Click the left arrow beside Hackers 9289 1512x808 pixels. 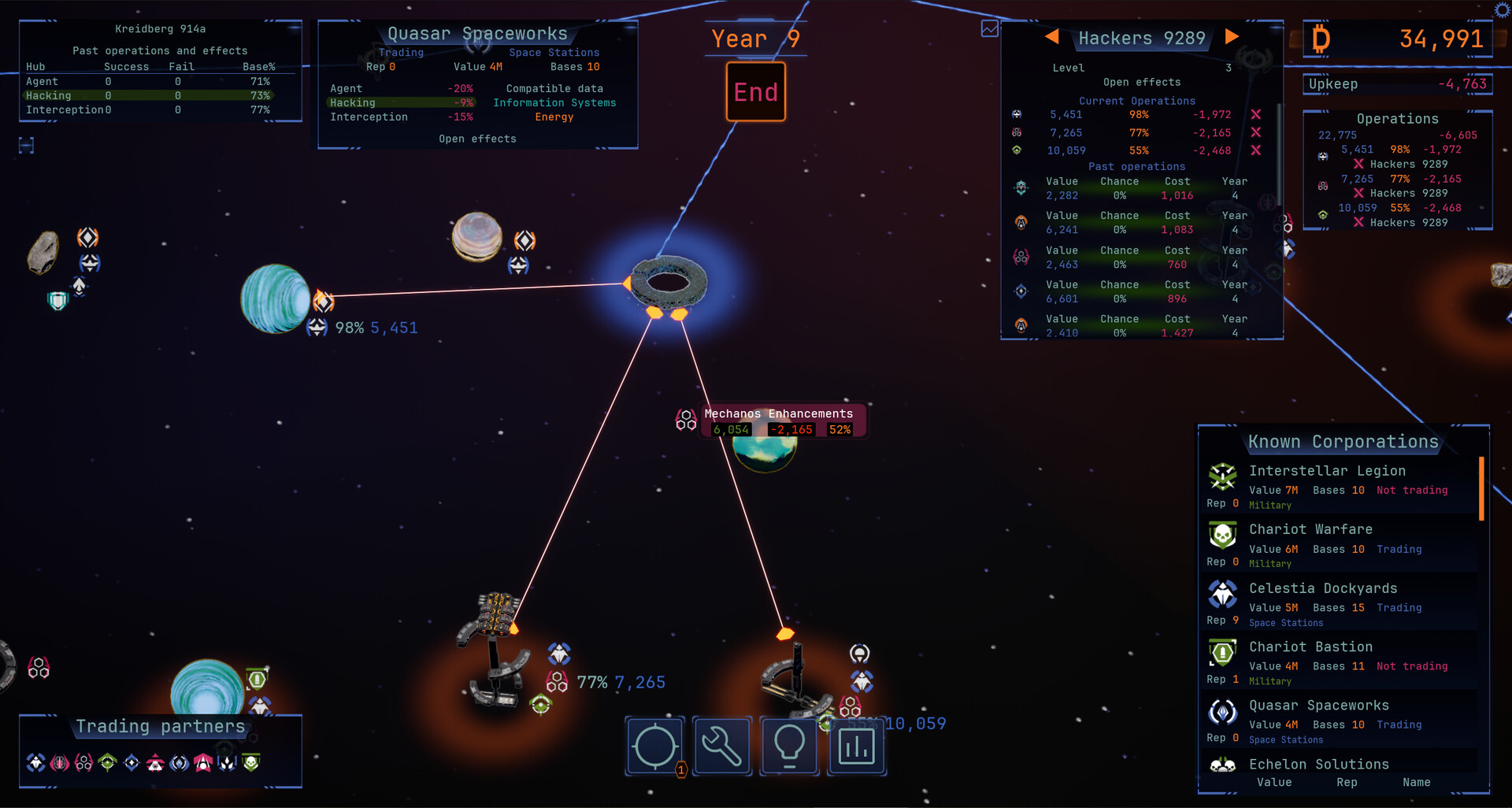click(1053, 36)
